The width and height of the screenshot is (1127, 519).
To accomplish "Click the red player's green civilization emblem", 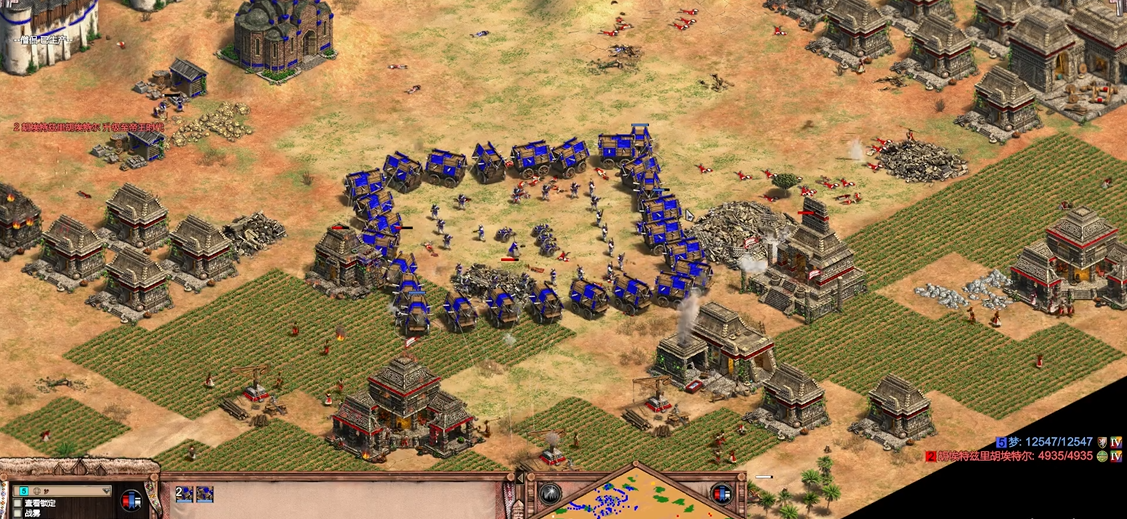I will click(1103, 456).
